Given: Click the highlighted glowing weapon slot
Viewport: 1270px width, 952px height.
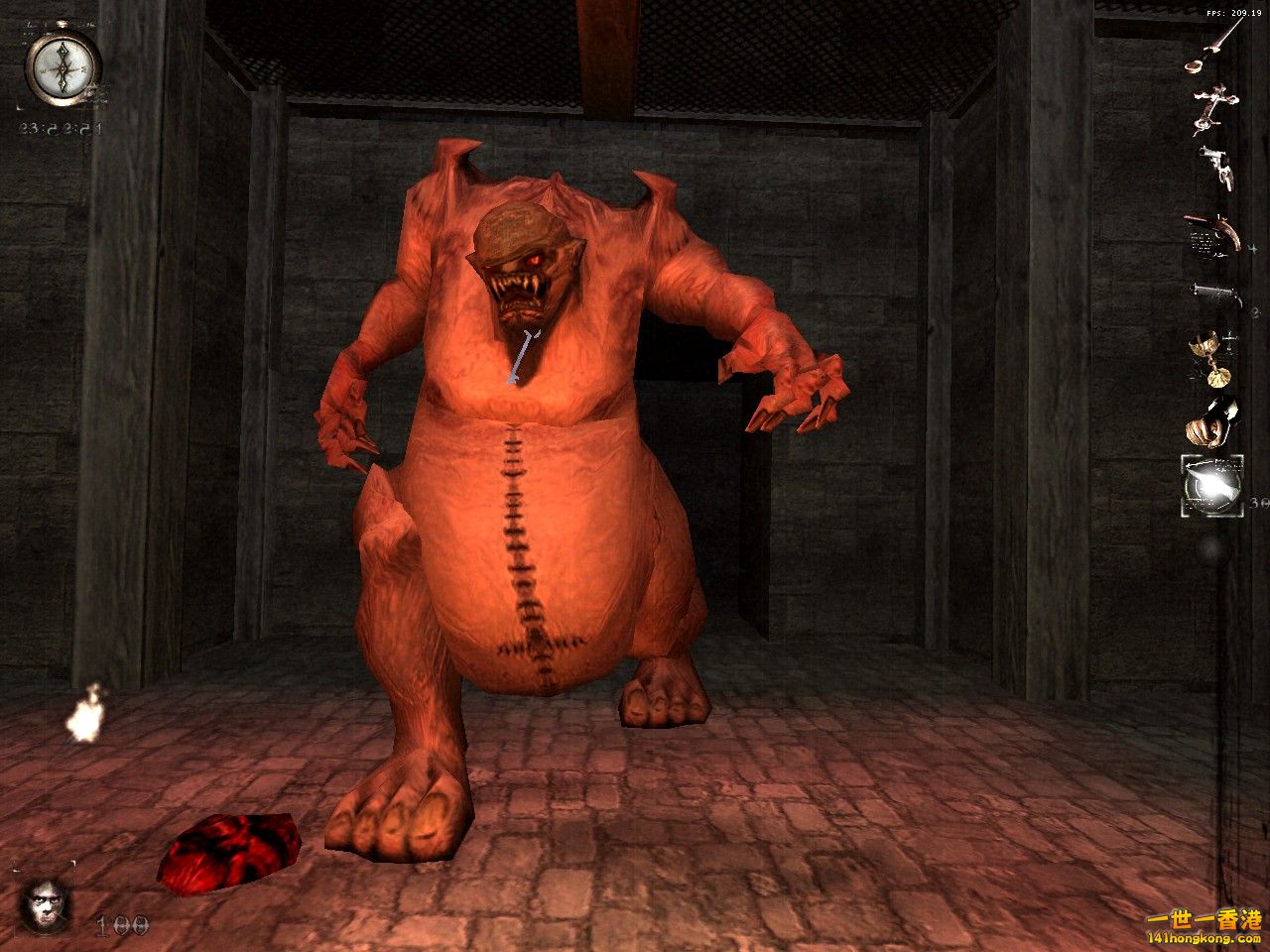Looking at the screenshot, I should 1212,486.
